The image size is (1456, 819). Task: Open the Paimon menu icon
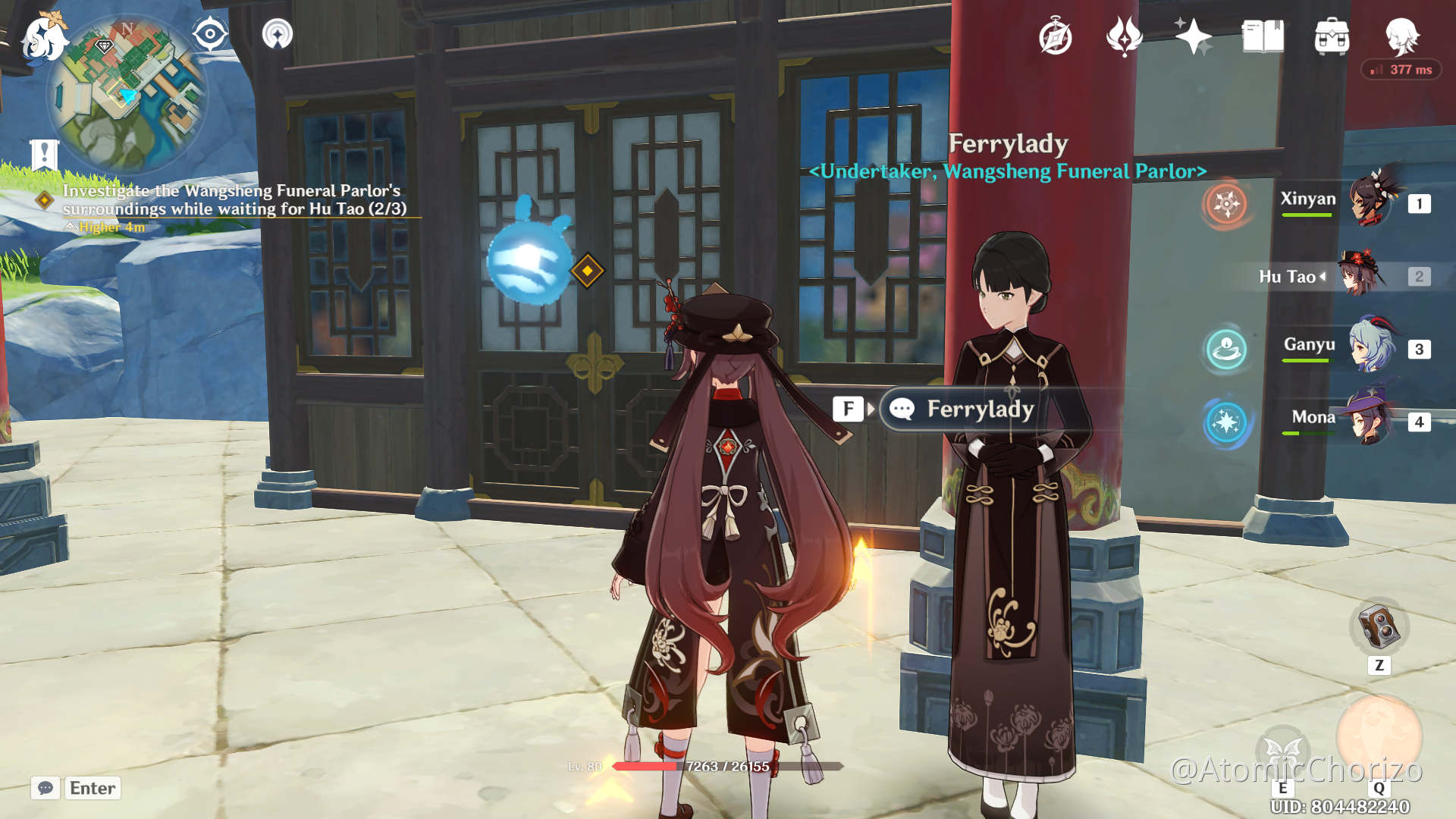pyautogui.click(x=43, y=38)
